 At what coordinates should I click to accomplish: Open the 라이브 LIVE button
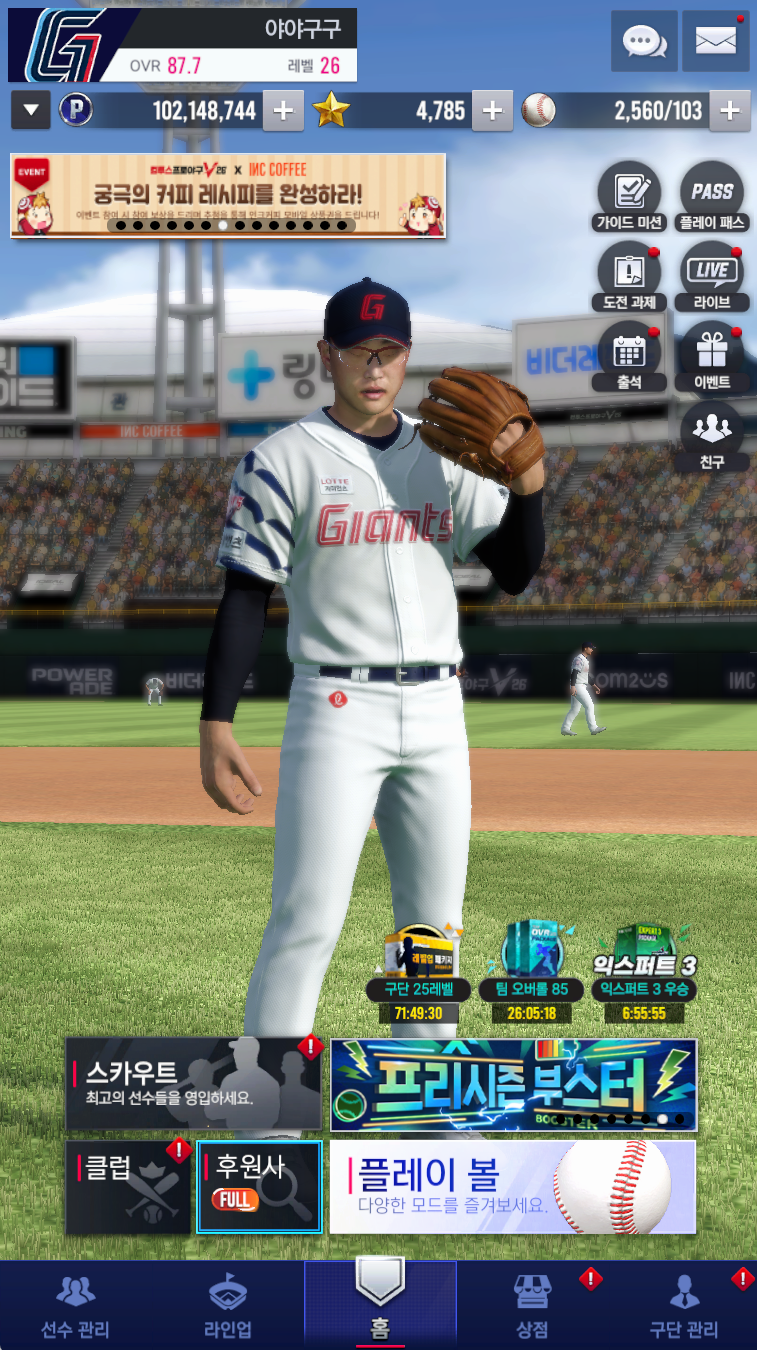[x=711, y=277]
